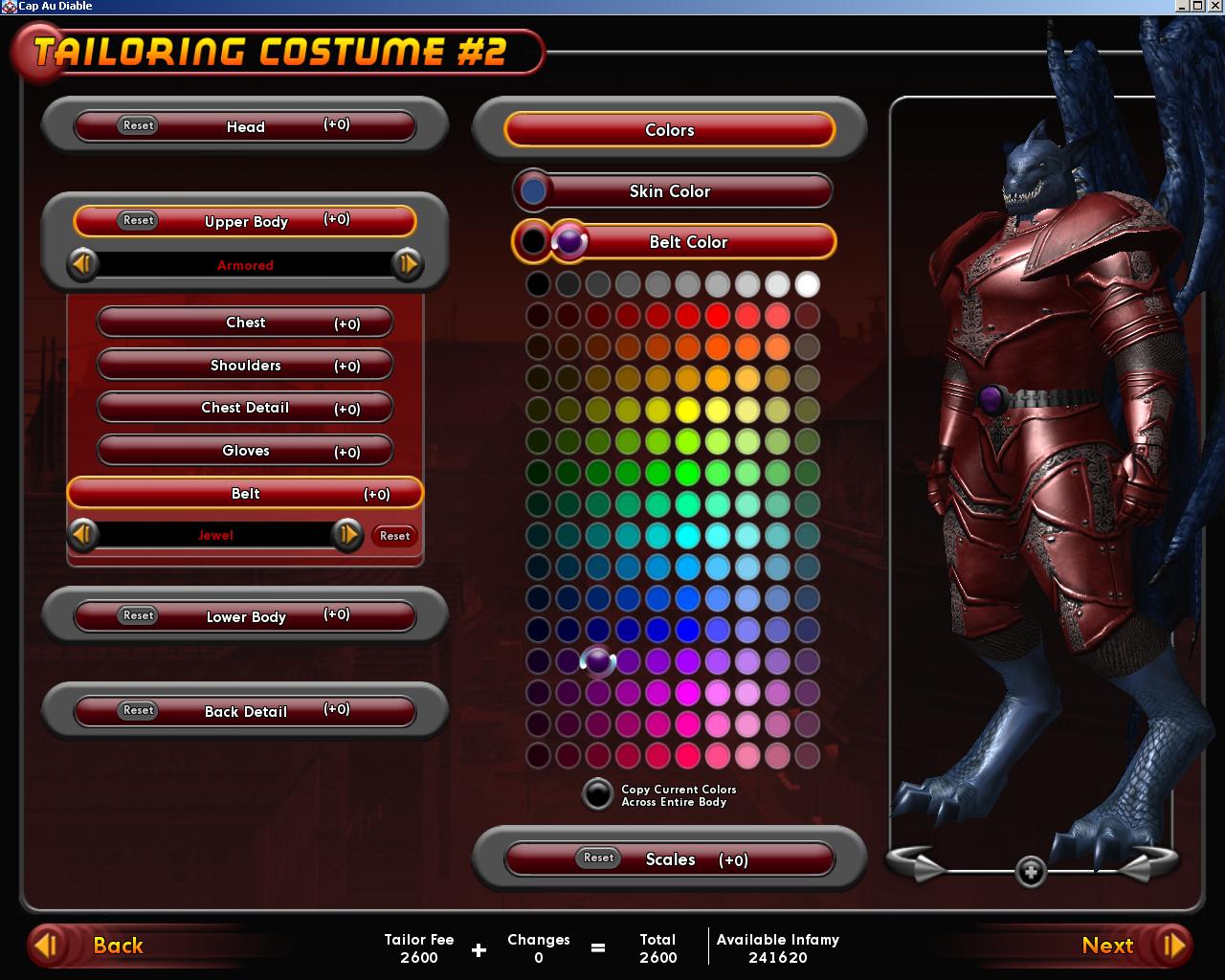Expand the Head costume section

tap(246, 126)
